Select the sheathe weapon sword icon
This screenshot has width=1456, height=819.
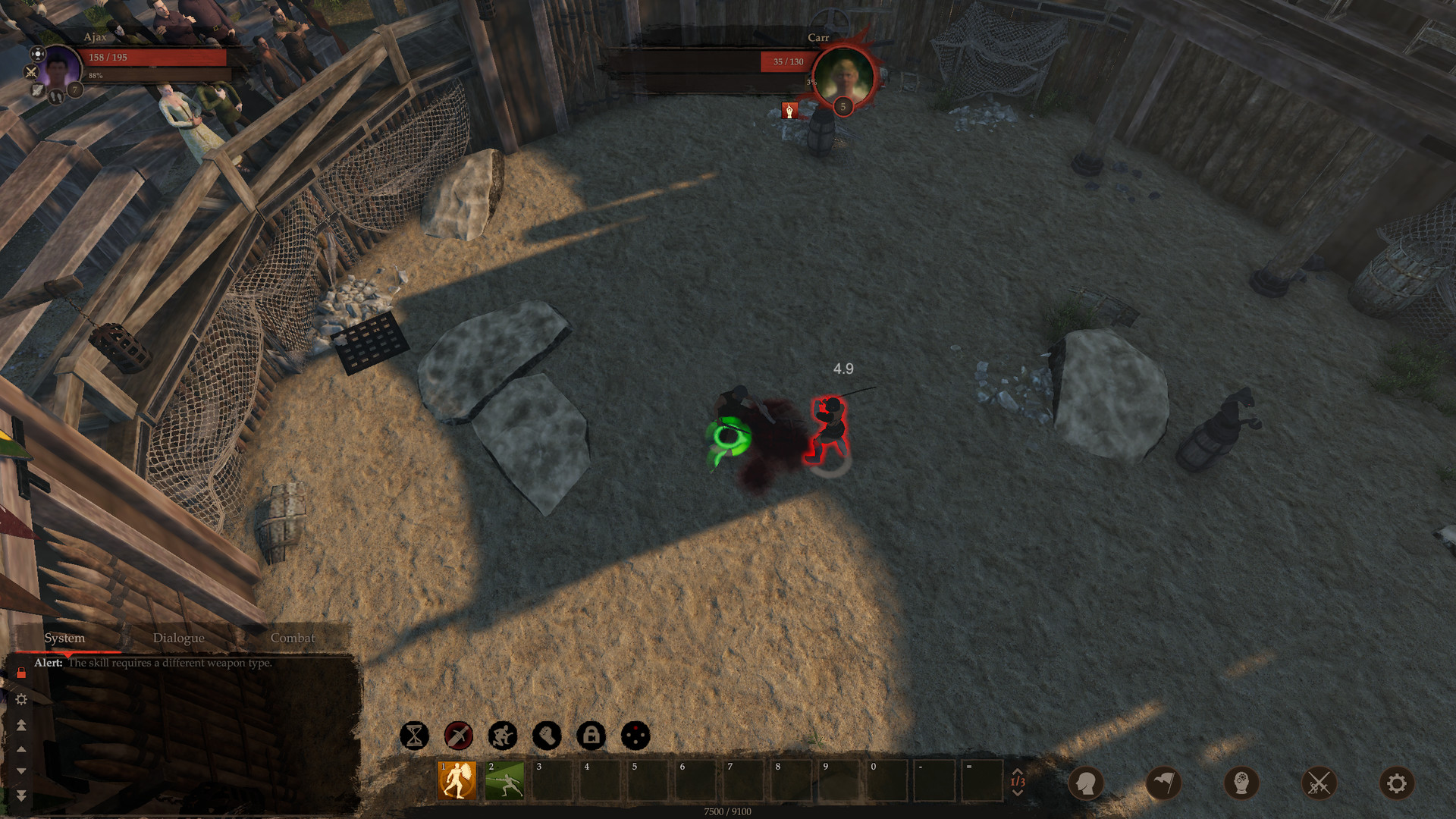[457, 736]
